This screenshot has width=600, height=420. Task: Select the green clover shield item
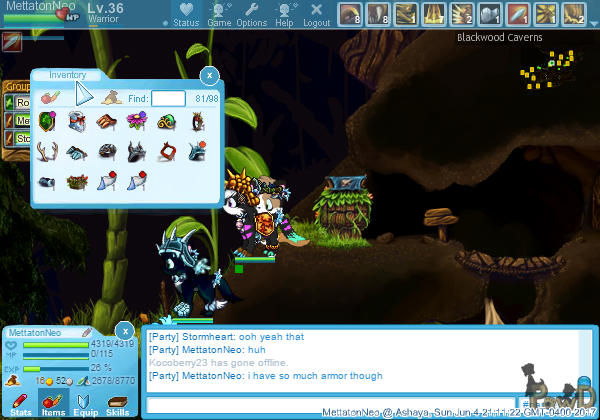click(47, 122)
